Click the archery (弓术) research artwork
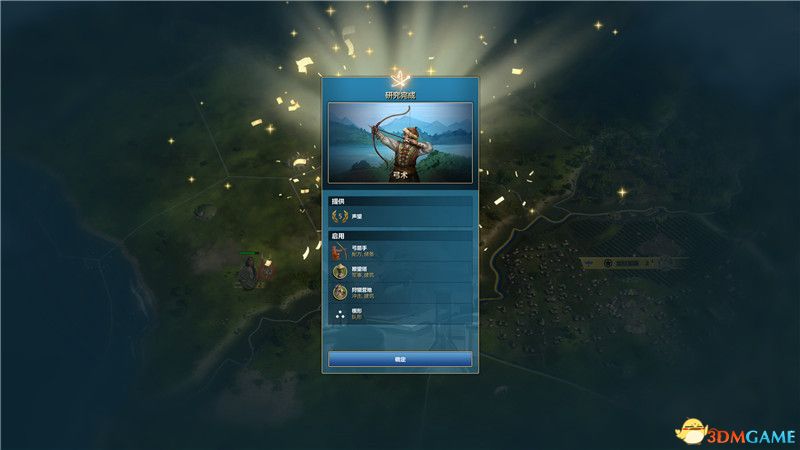Viewport: 800px width, 450px height. [400, 142]
